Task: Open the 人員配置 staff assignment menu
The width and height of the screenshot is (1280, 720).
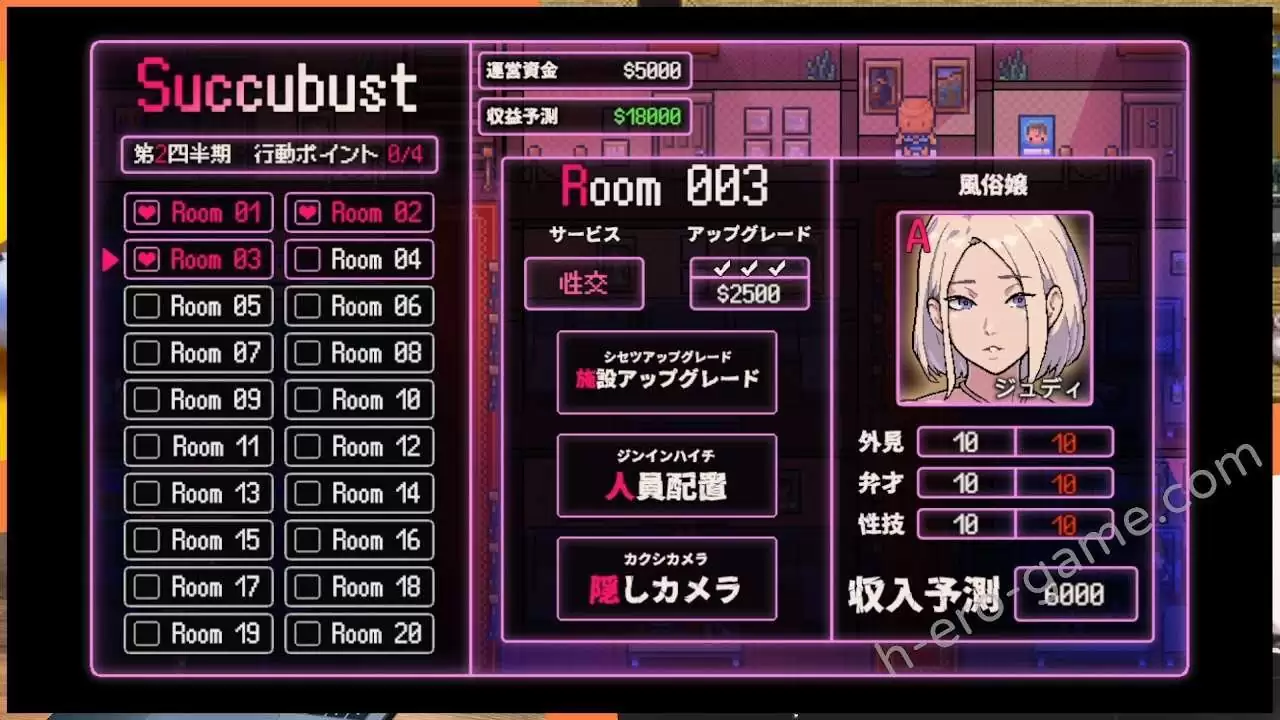Action: click(x=666, y=476)
